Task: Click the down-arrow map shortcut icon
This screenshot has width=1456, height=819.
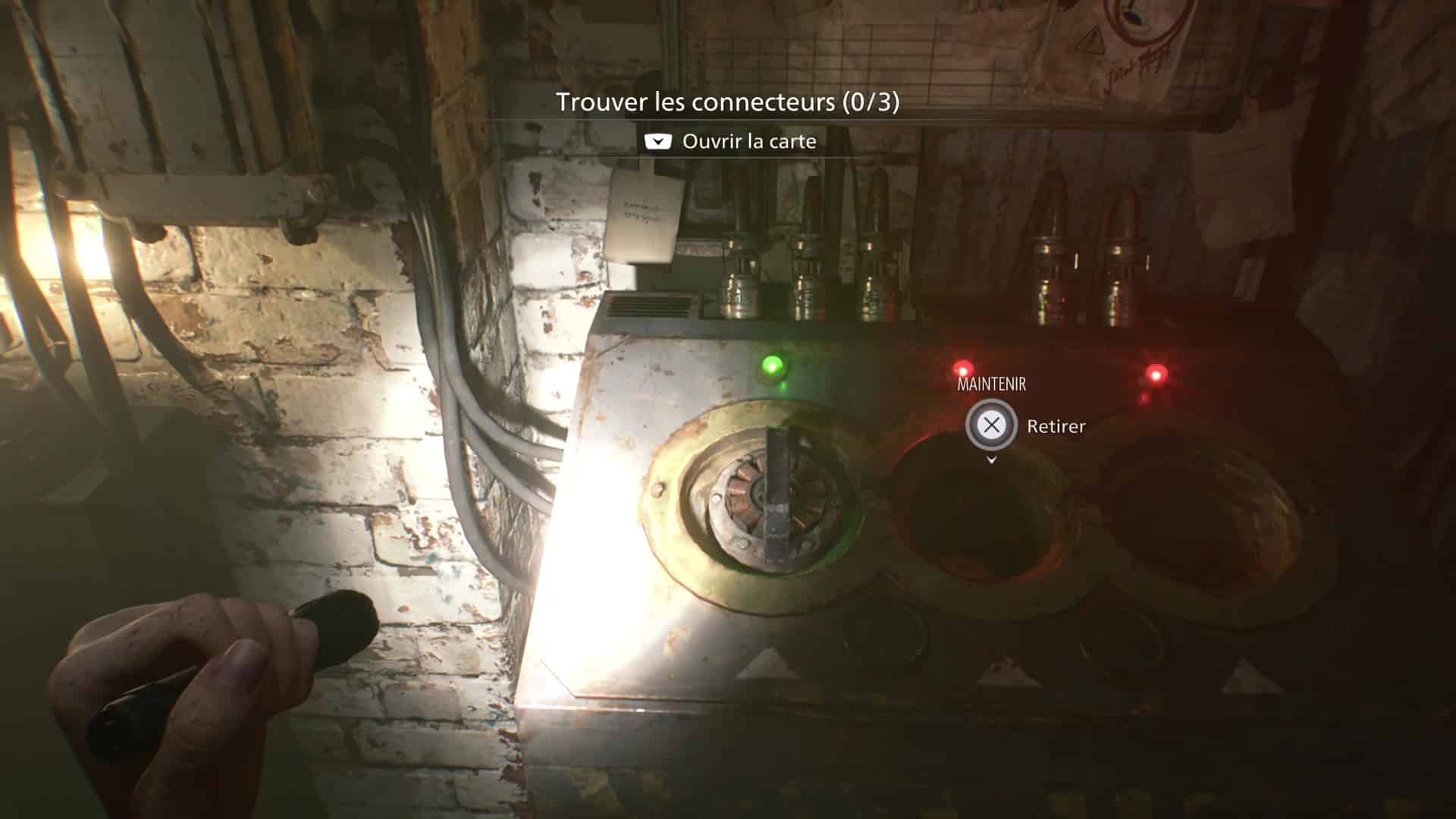Action: coord(657,141)
